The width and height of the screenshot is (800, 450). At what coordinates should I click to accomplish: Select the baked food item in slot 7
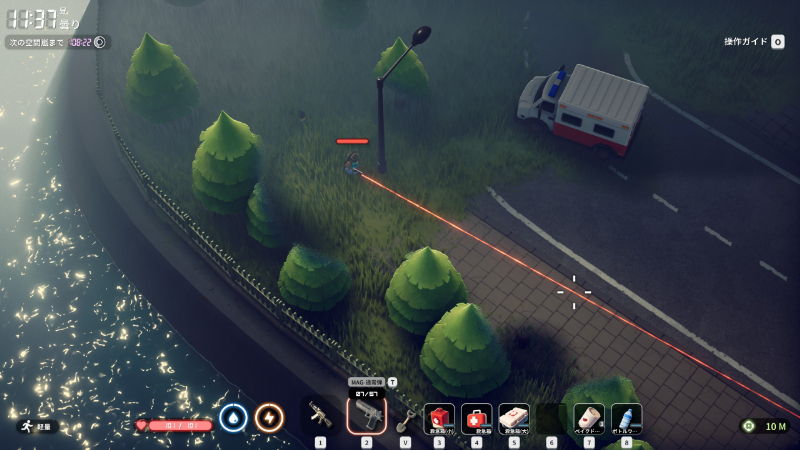coord(589,417)
